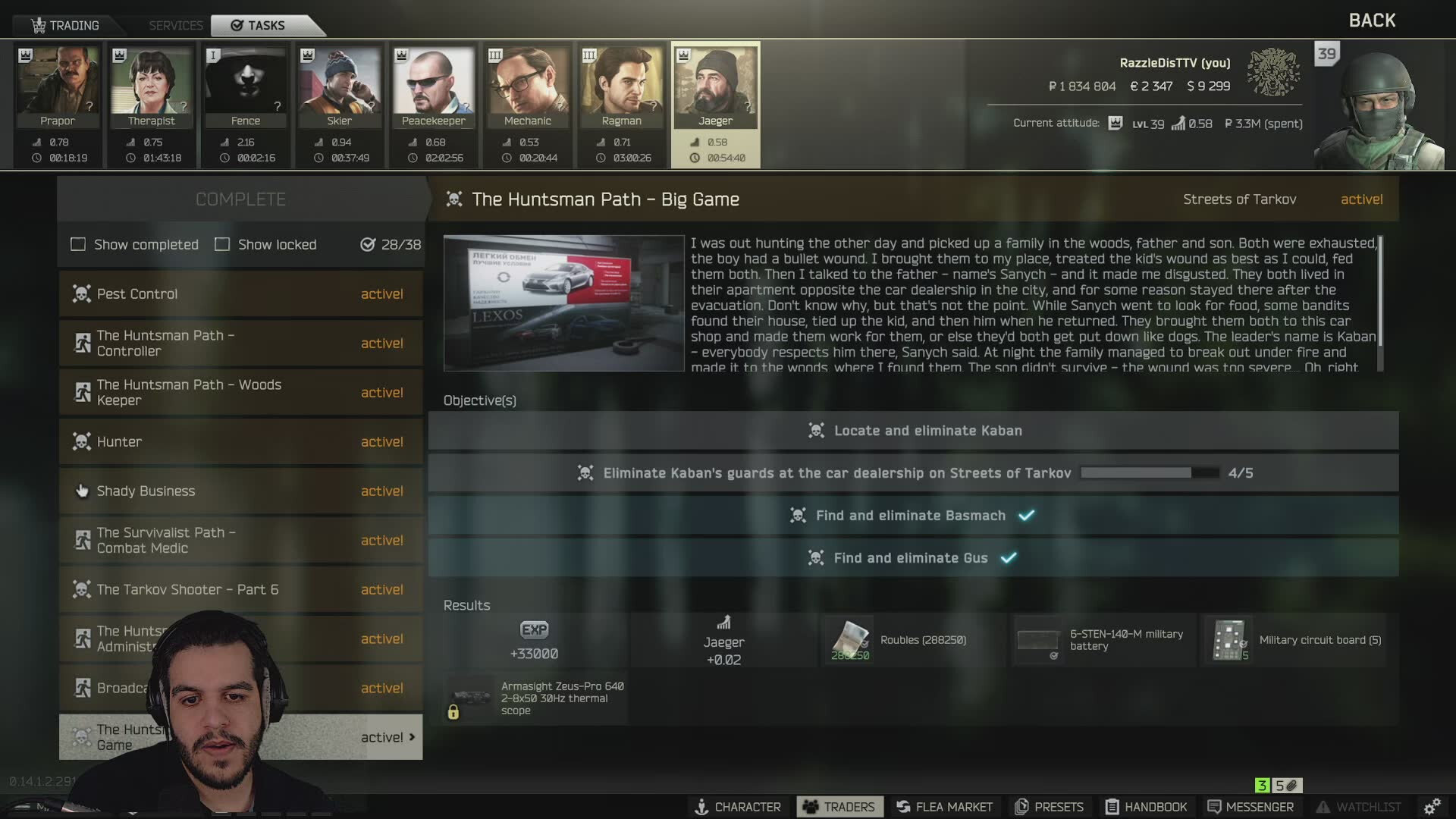This screenshot has height=819, width=1456.
Task: Open Skier's trader page
Action: coord(340,86)
